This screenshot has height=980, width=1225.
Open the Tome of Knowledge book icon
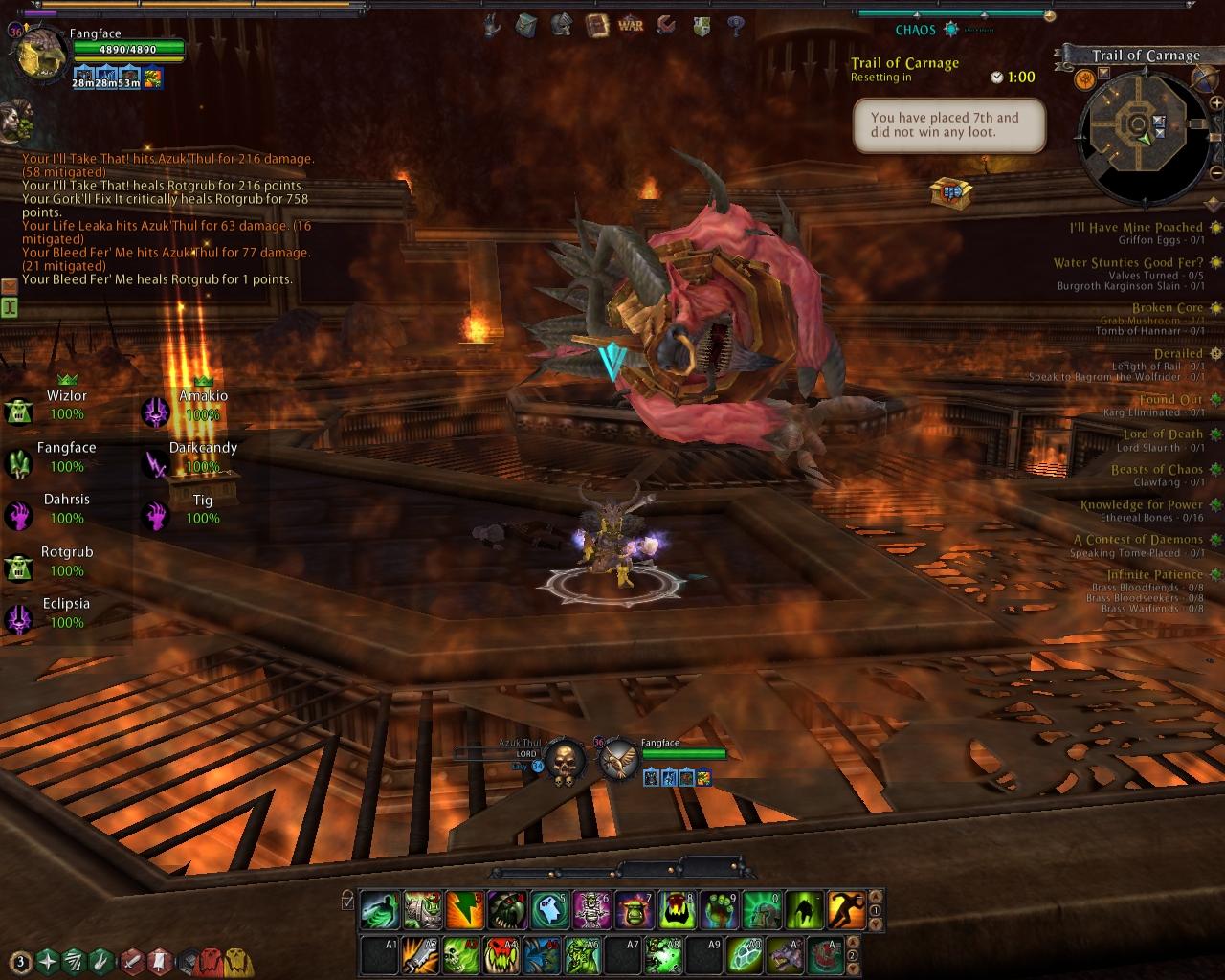[x=597, y=26]
